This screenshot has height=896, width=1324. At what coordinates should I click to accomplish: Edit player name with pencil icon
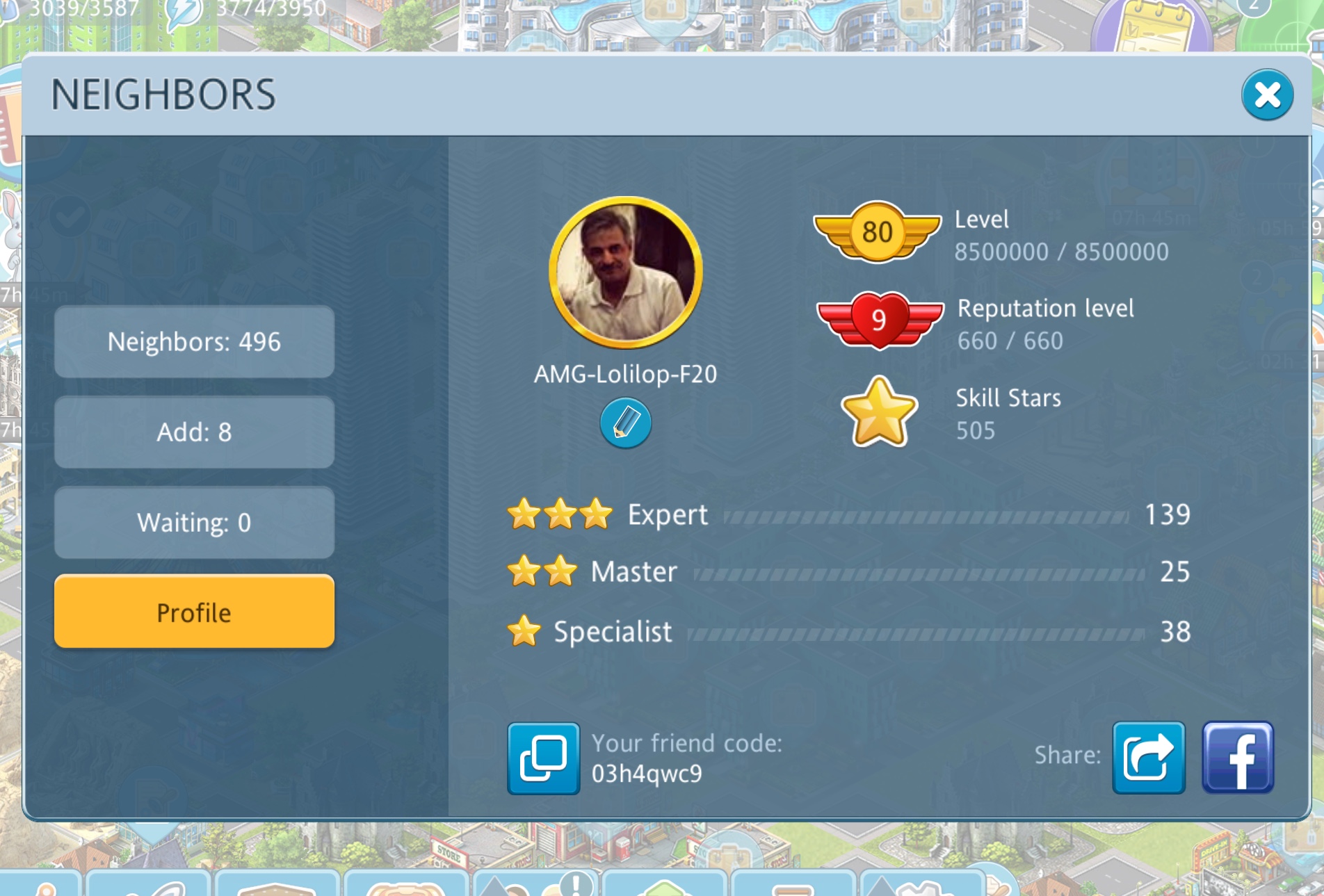[x=625, y=423]
